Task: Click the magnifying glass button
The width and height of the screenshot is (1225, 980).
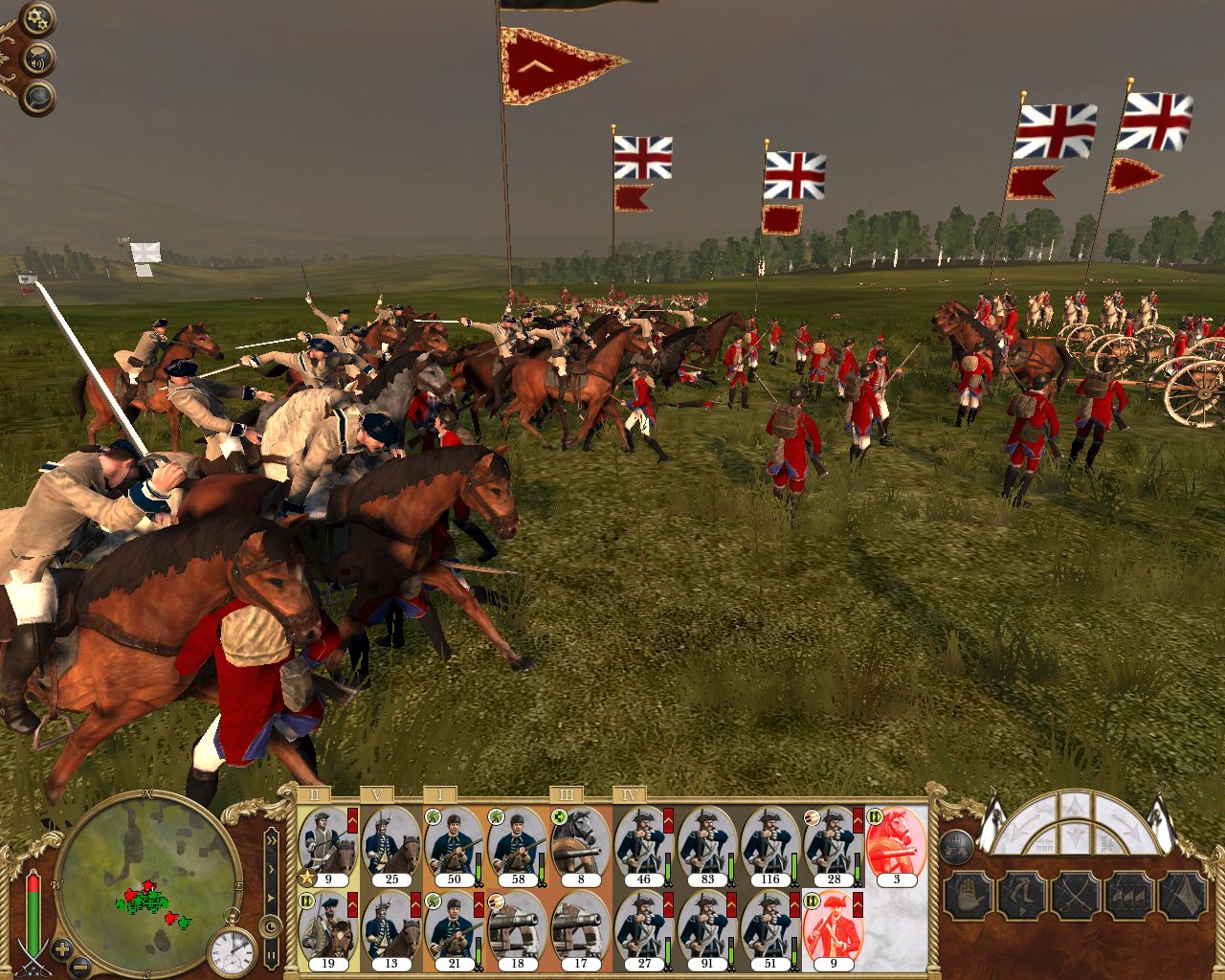Action: pos(39,98)
